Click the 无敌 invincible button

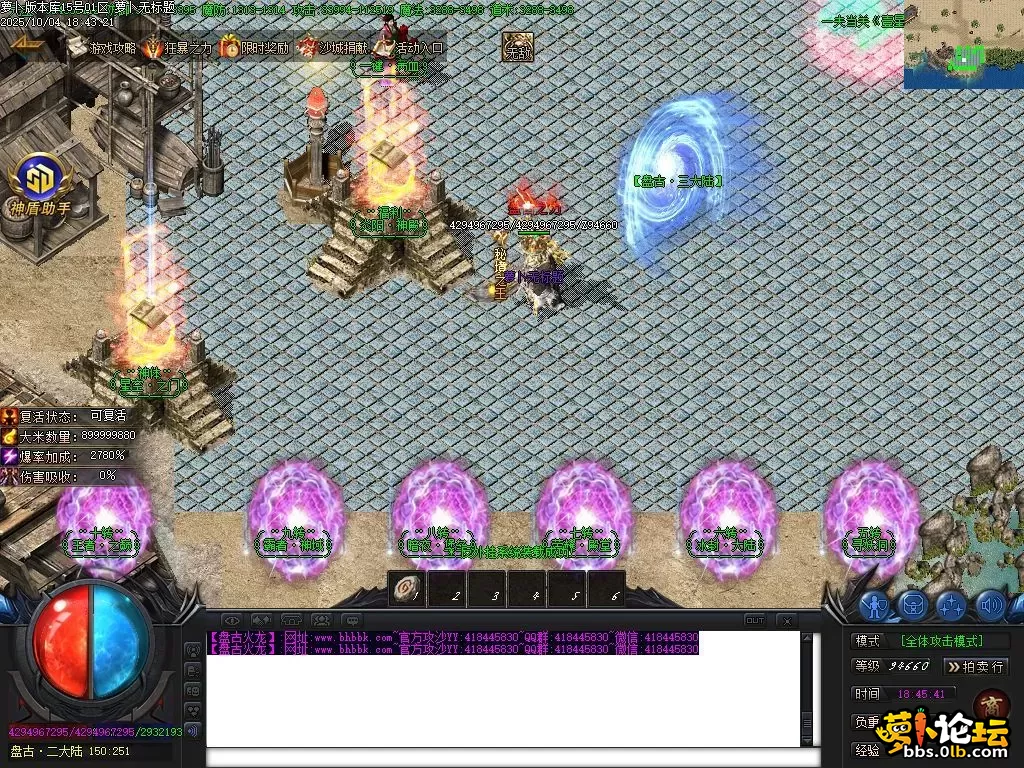(x=517, y=48)
